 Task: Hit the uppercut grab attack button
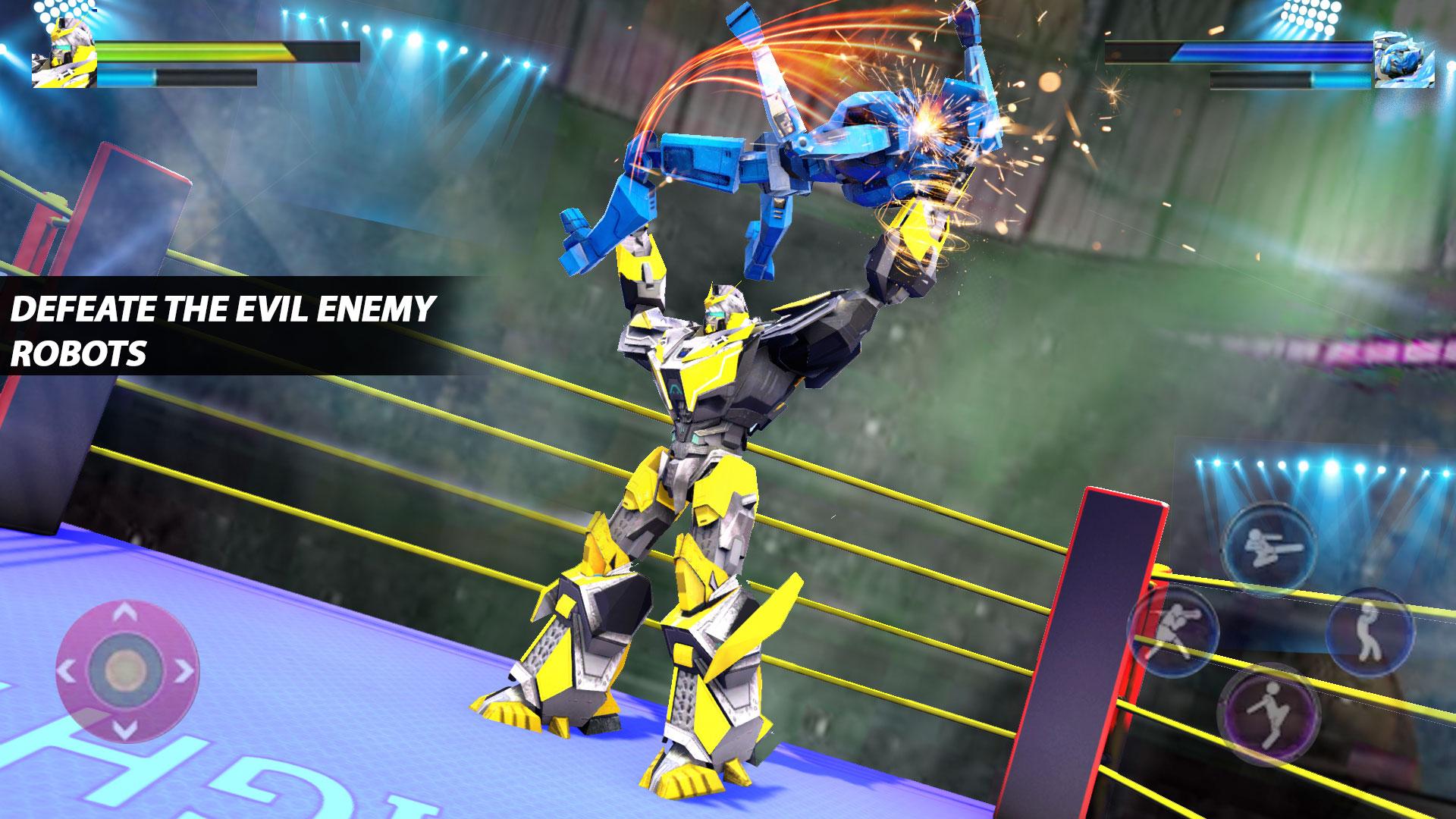1368,629
